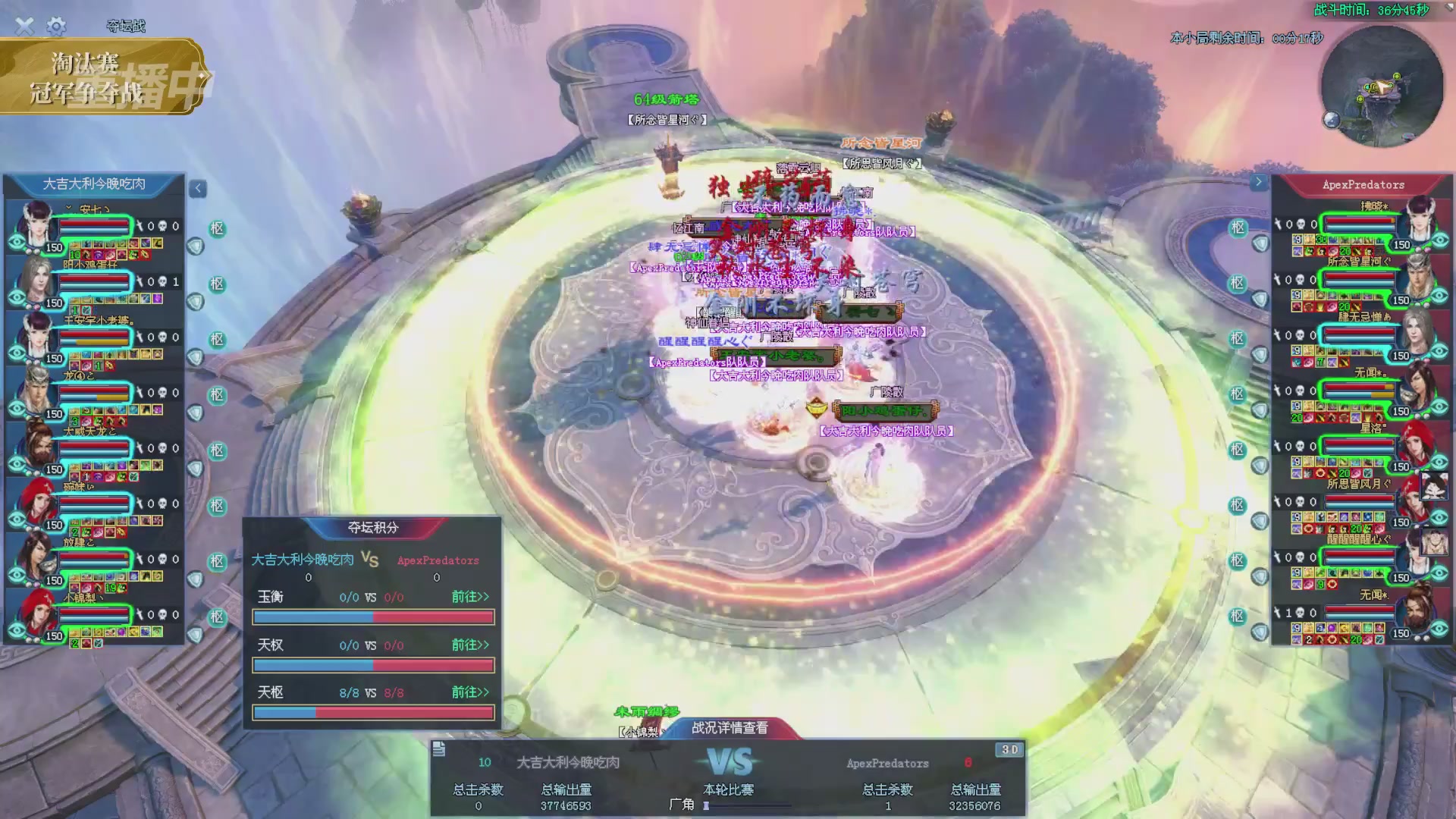
Task: Spectate player 小锦梨 via eye icon
Action: click(17, 631)
